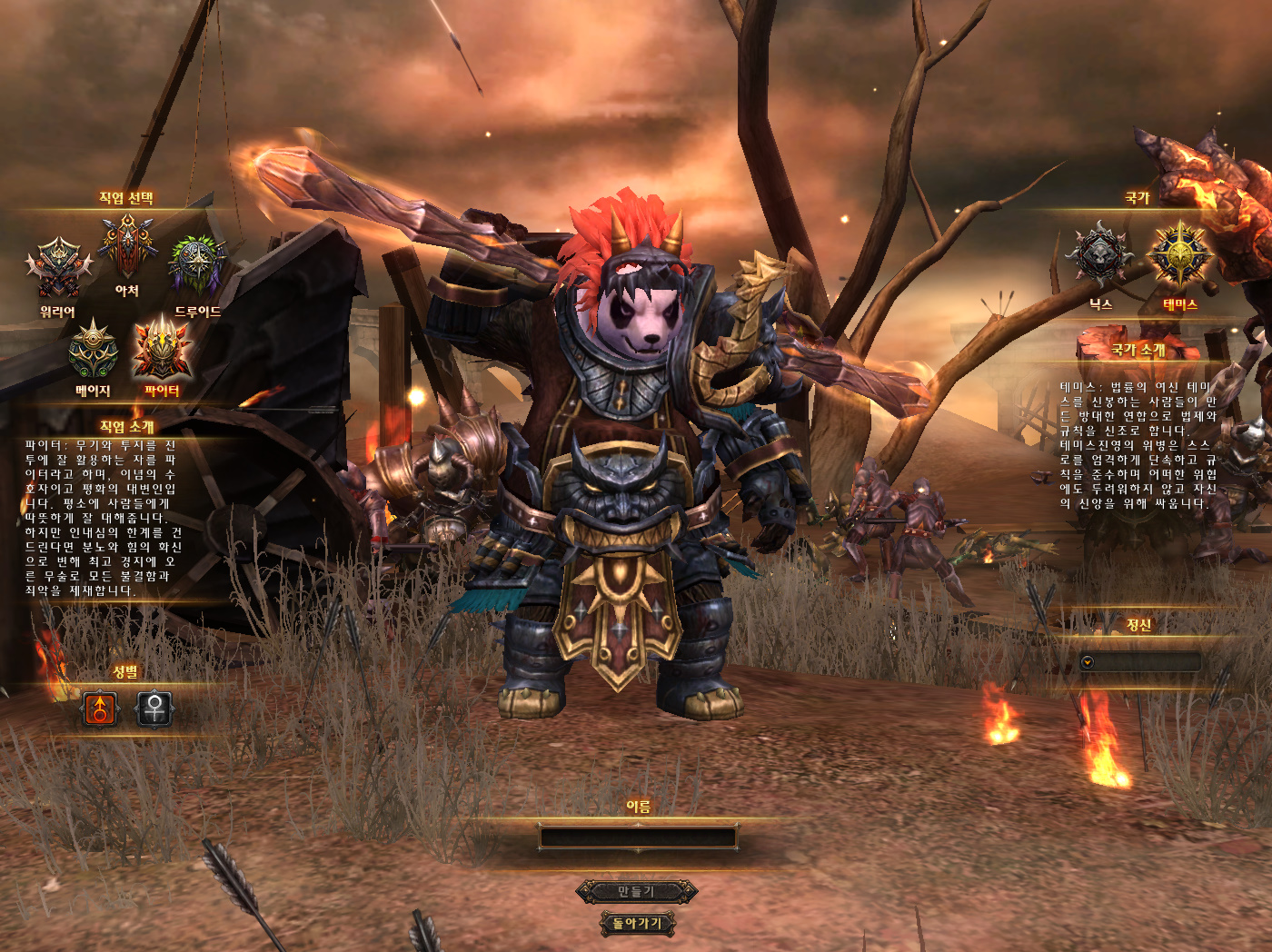The width and height of the screenshot is (1272, 952).
Task: Choose the 테미스 nation emblem
Action: [1179, 255]
